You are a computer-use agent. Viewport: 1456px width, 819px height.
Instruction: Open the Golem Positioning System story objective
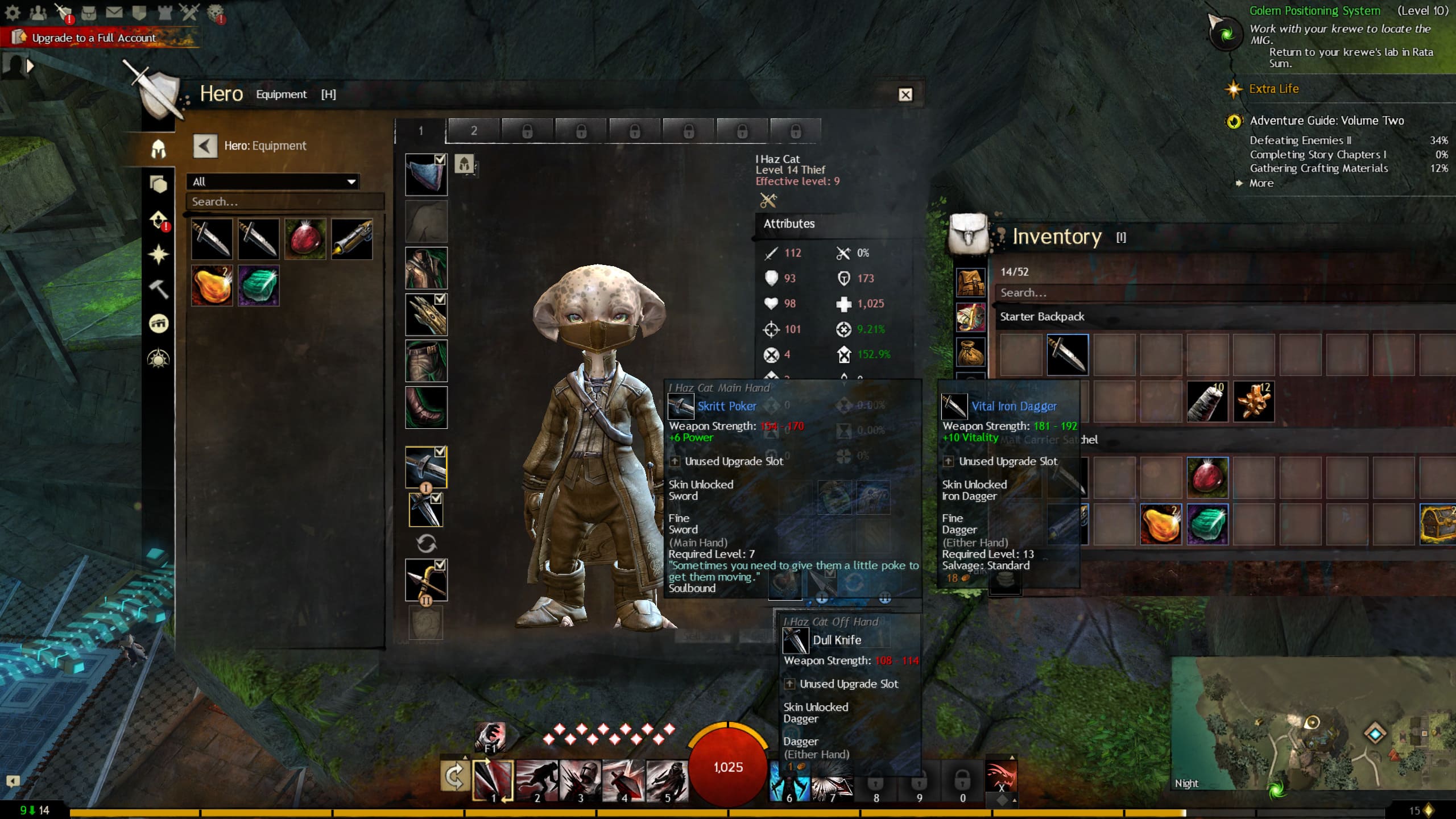click(1314, 11)
